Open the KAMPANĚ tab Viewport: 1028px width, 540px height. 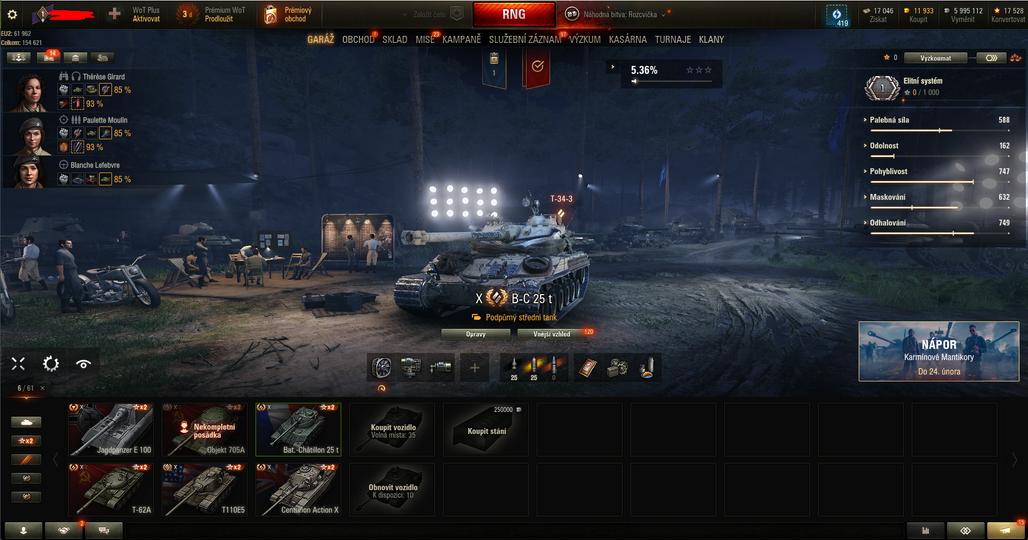[x=462, y=40]
